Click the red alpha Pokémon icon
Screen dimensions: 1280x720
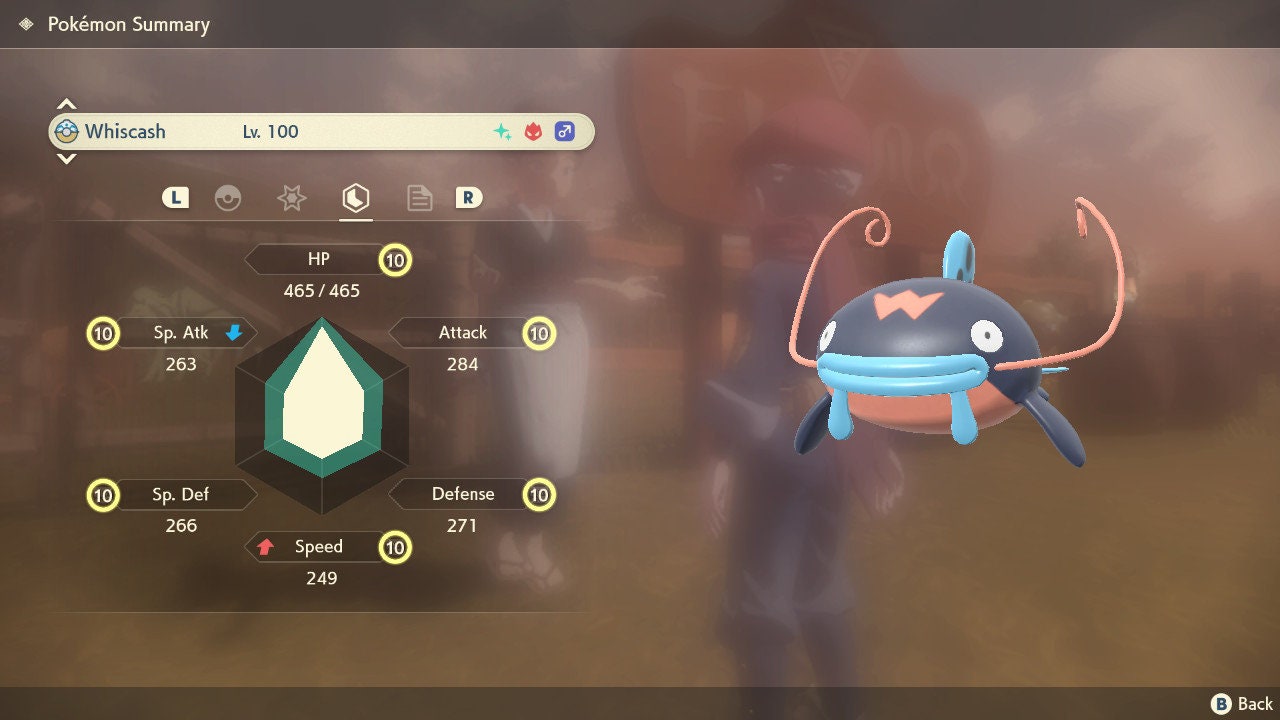click(x=533, y=131)
